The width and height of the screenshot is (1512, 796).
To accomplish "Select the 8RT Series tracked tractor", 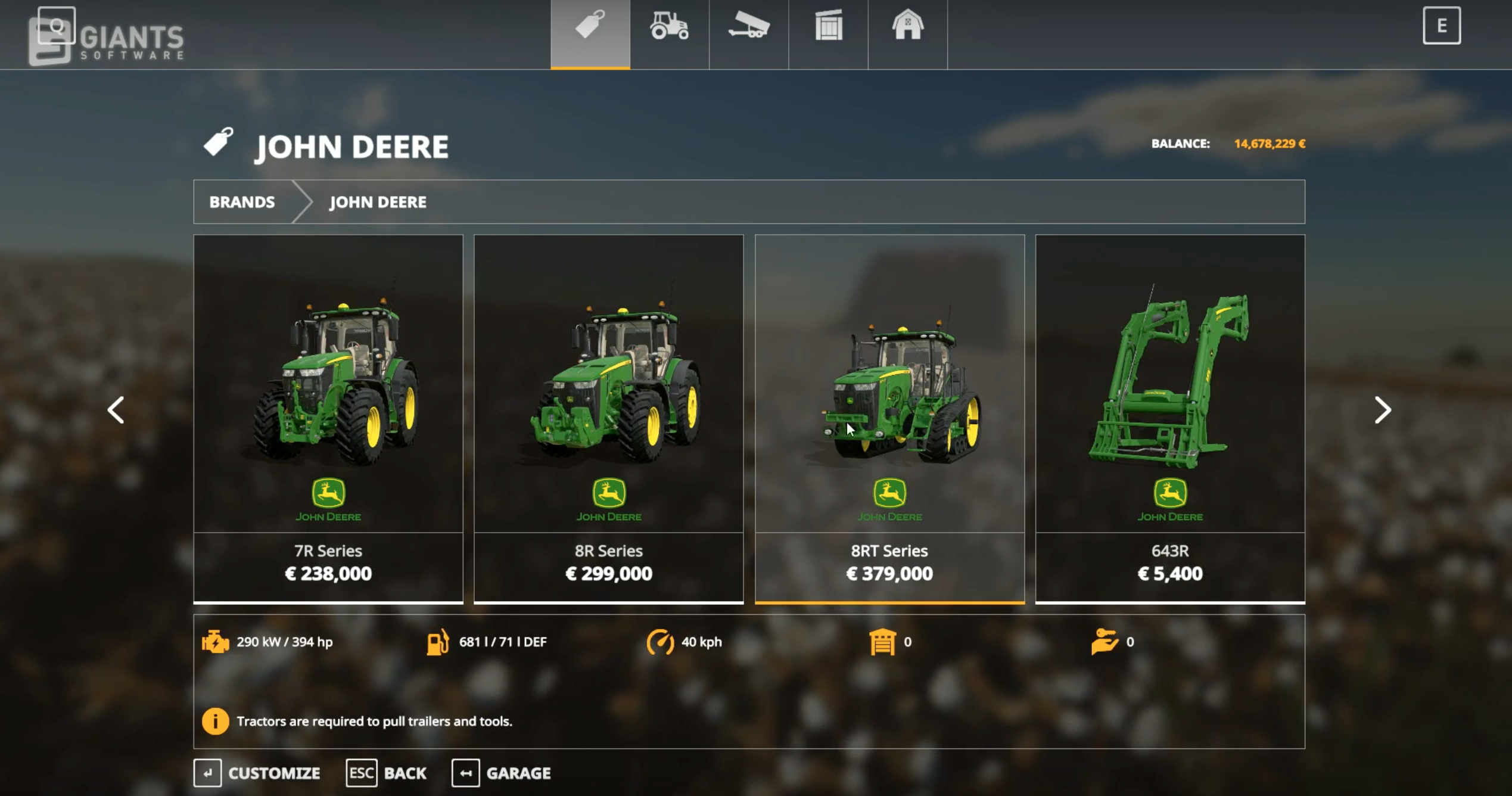I will click(889, 417).
